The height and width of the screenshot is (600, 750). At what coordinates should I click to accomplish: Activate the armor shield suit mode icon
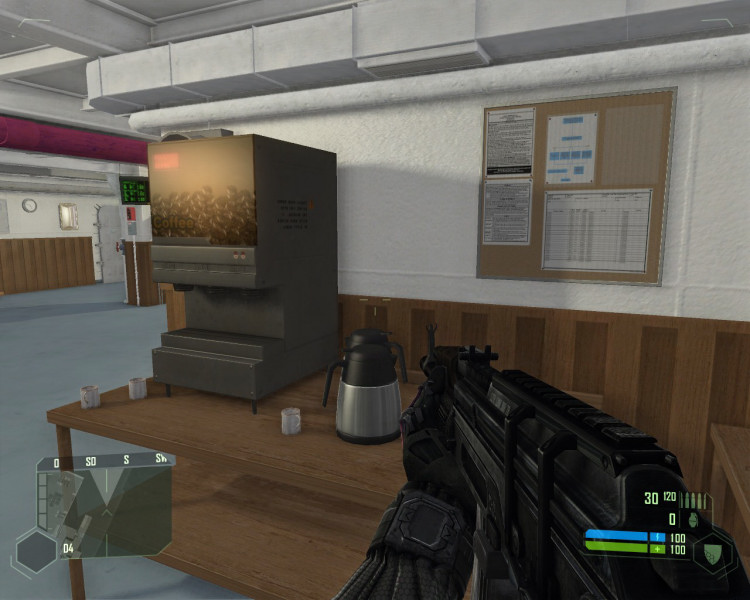coord(714,551)
